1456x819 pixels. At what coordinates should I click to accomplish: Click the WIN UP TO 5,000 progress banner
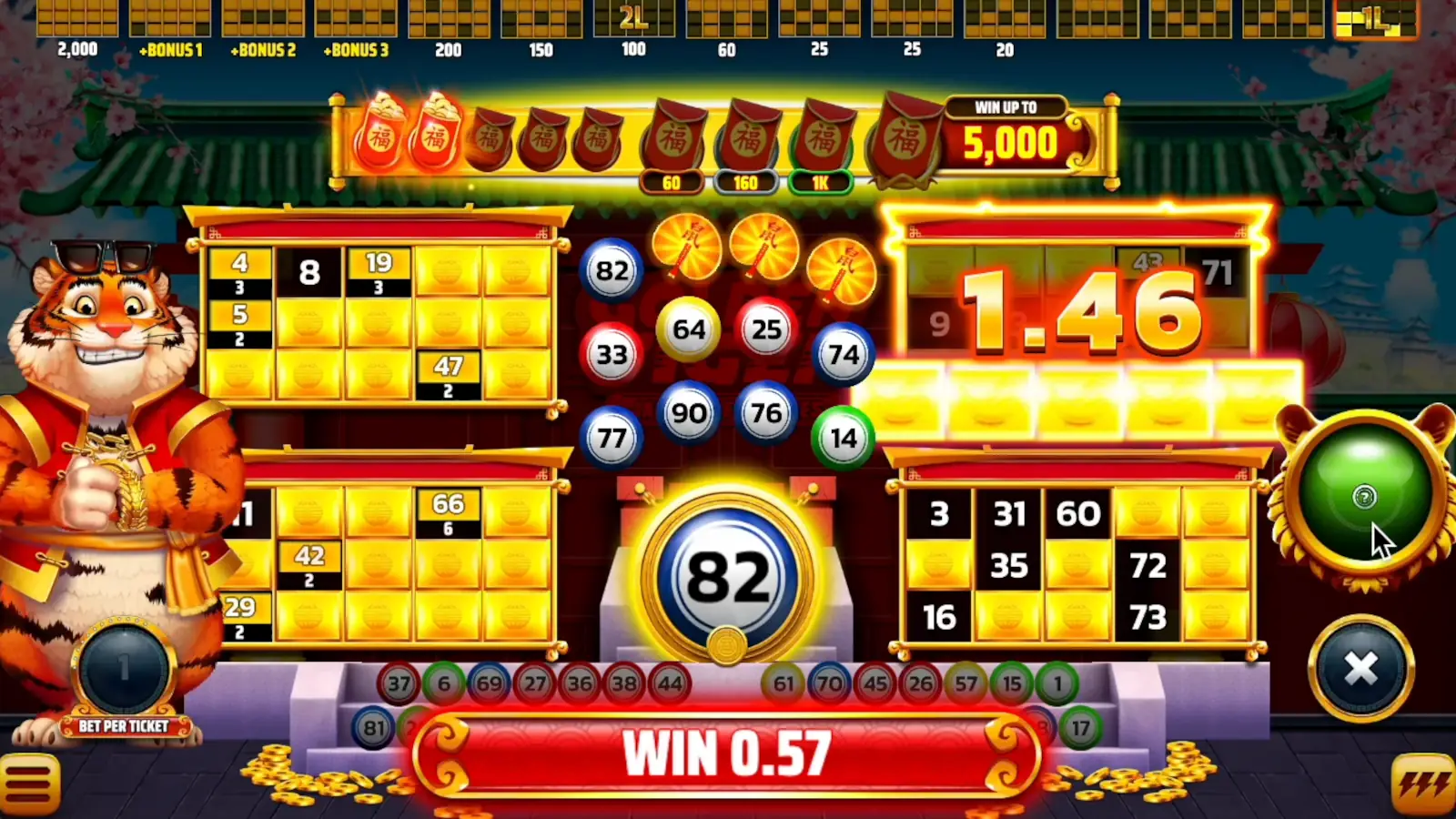click(1005, 130)
